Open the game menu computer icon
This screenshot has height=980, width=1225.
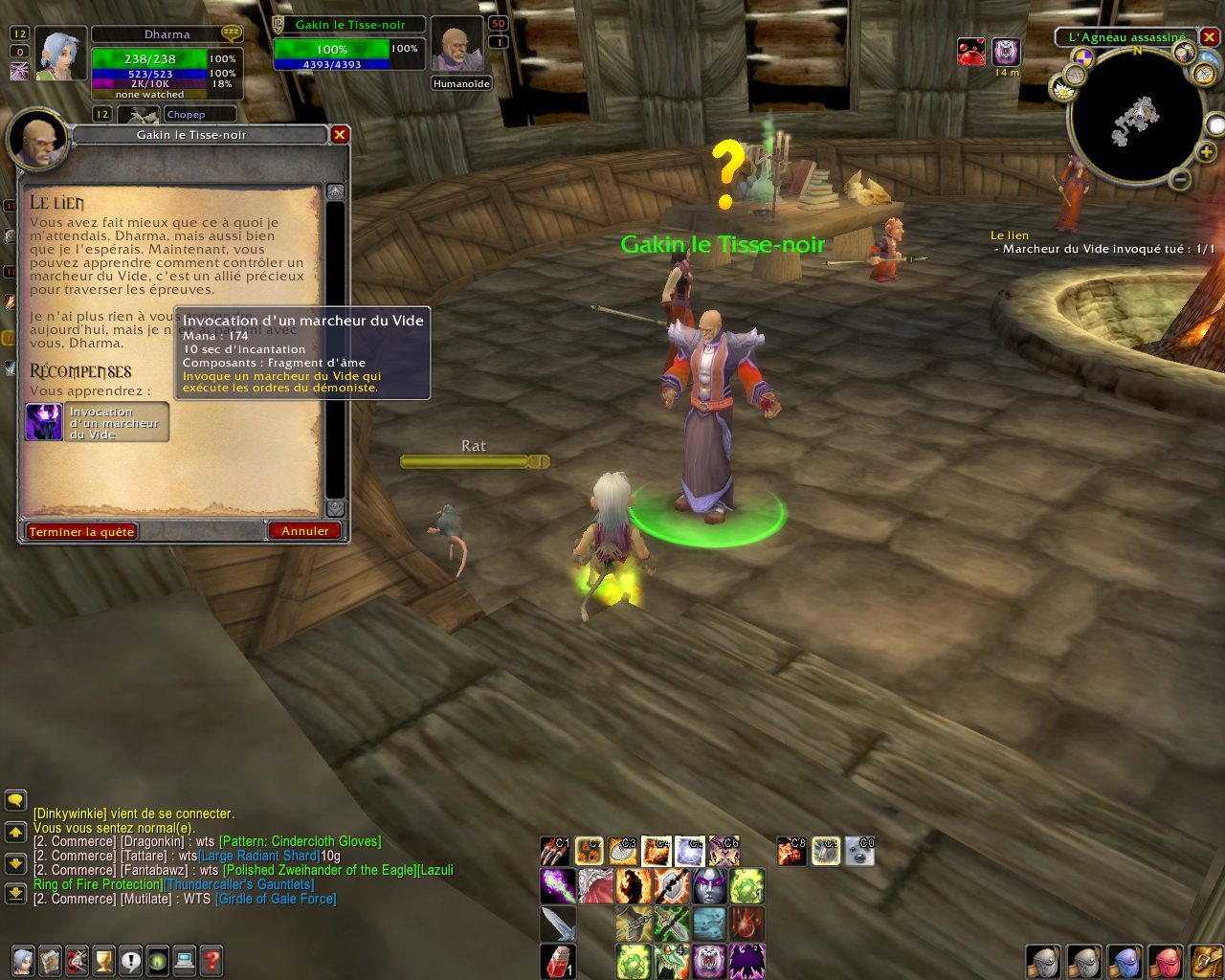(185, 959)
